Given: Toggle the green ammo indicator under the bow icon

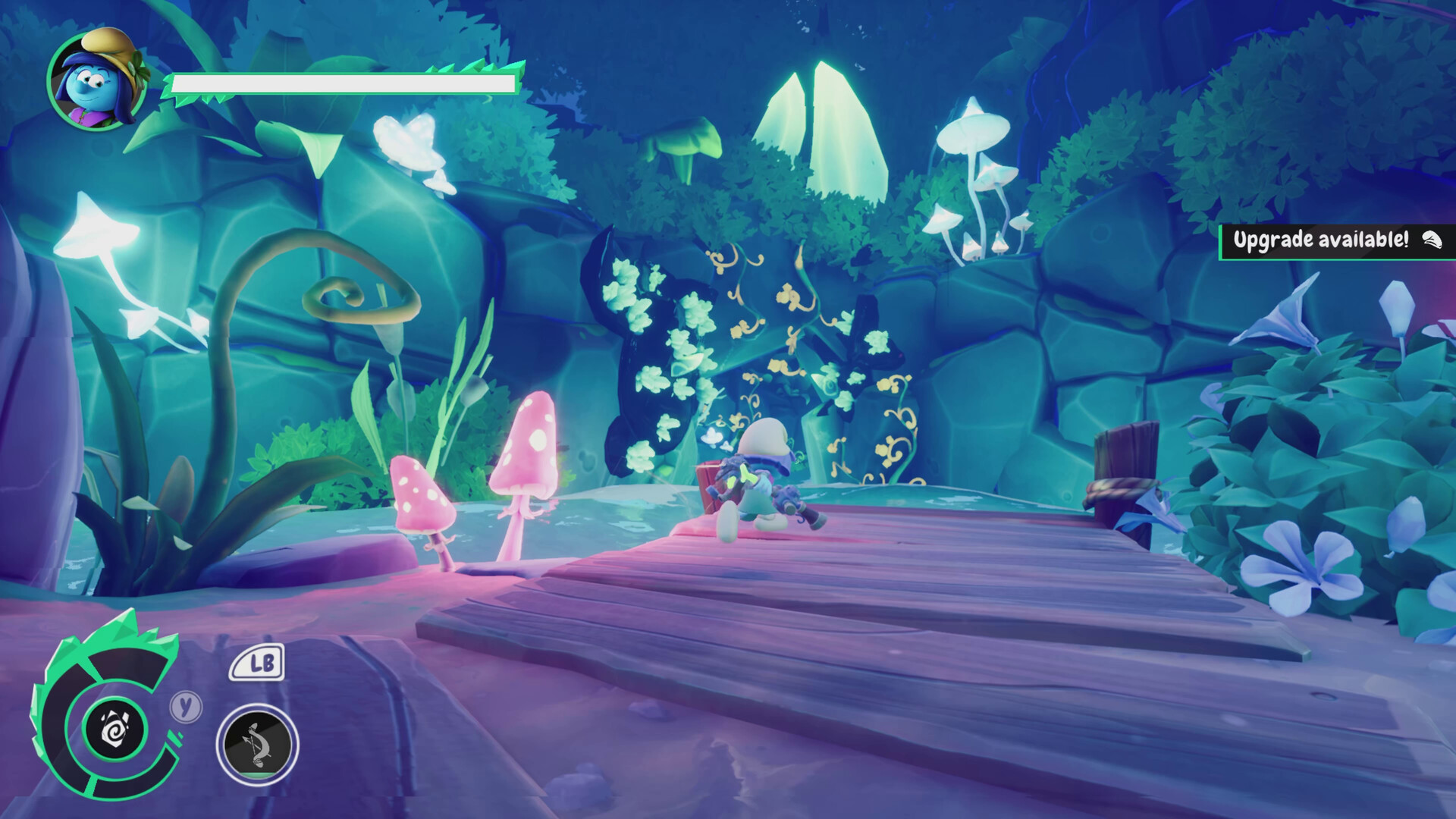Looking at the screenshot, I should pyautogui.click(x=256, y=774).
